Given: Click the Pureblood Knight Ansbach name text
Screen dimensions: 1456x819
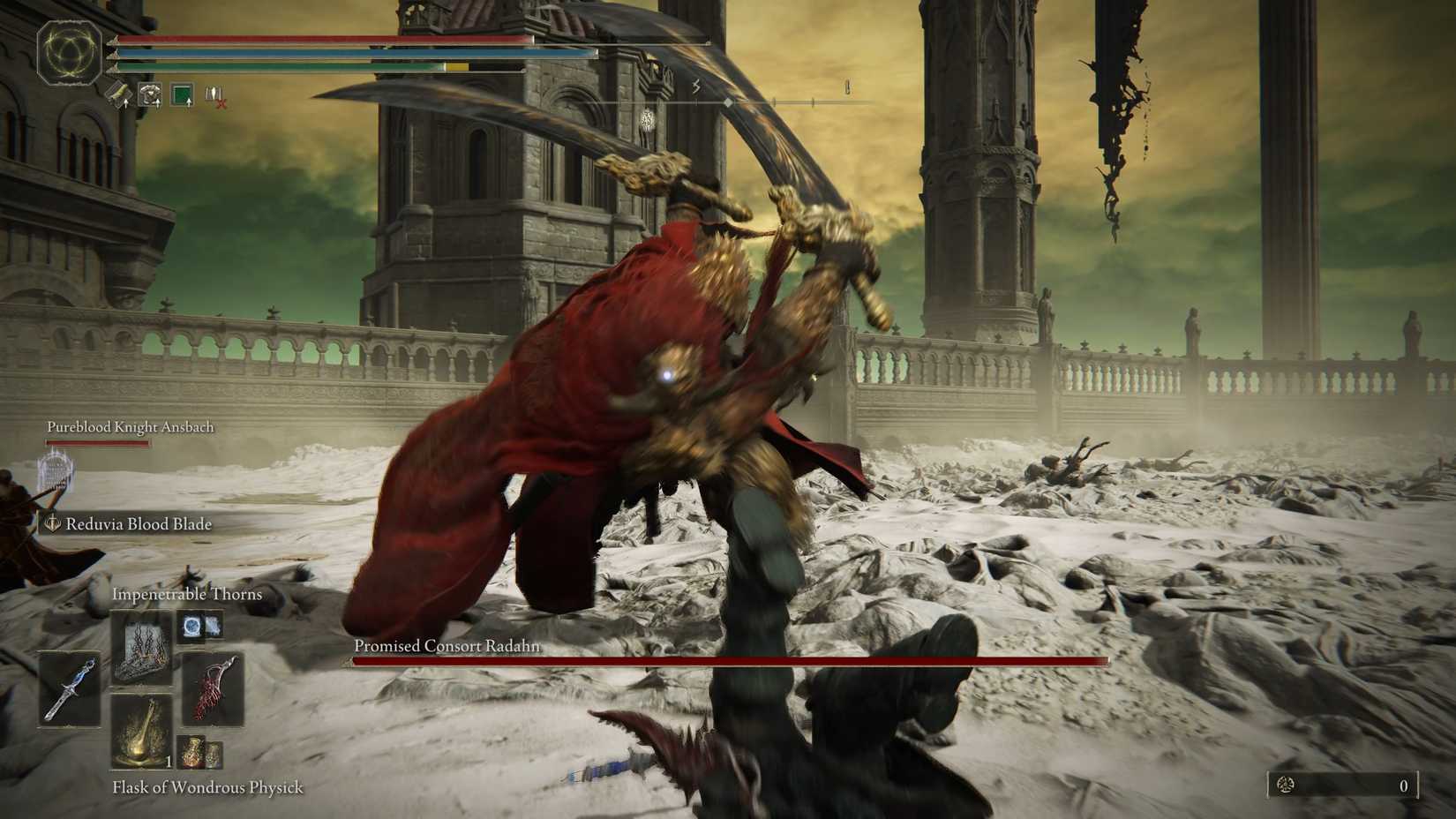Looking at the screenshot, I should [x=129, y=426].
